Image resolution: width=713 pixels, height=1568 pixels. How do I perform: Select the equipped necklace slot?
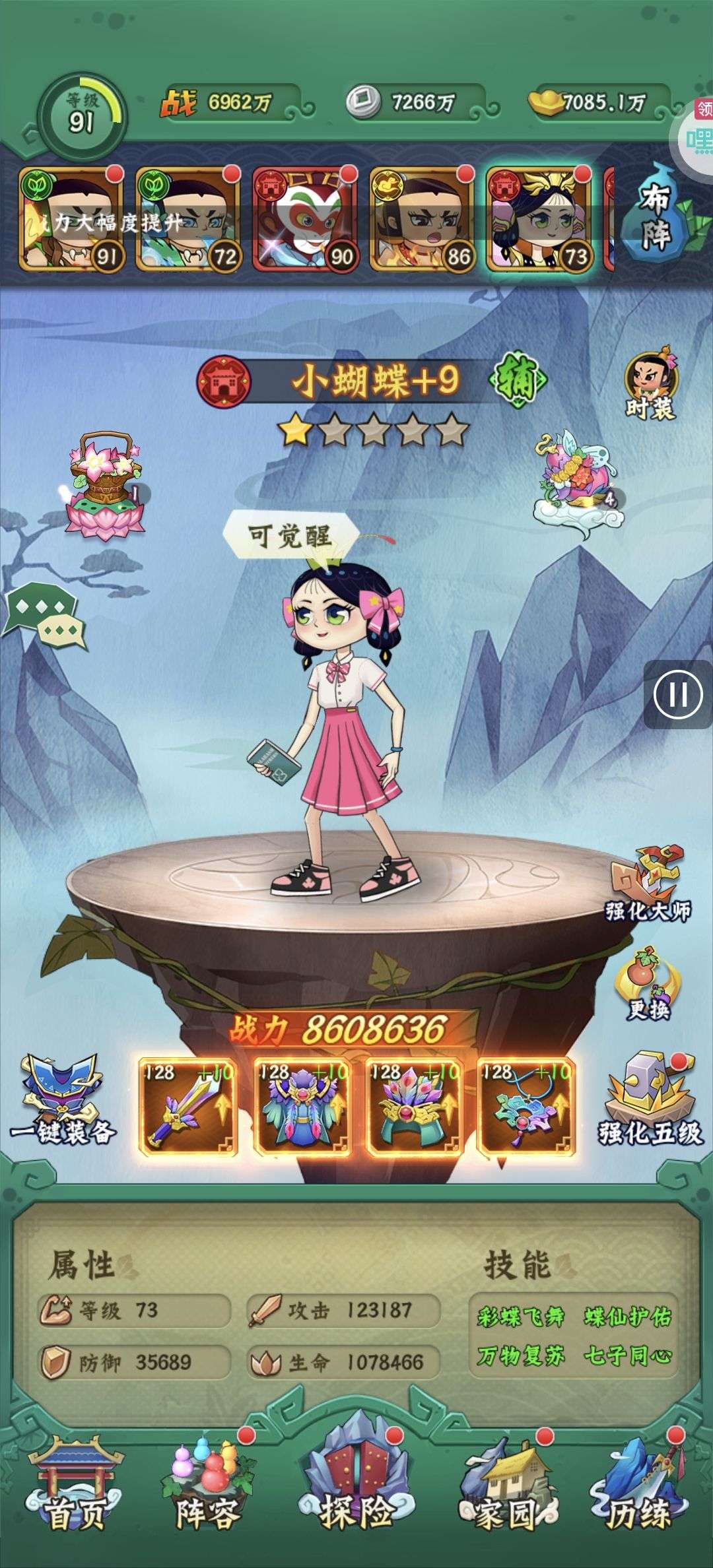pyautogui.click(x=526, y=1106)
